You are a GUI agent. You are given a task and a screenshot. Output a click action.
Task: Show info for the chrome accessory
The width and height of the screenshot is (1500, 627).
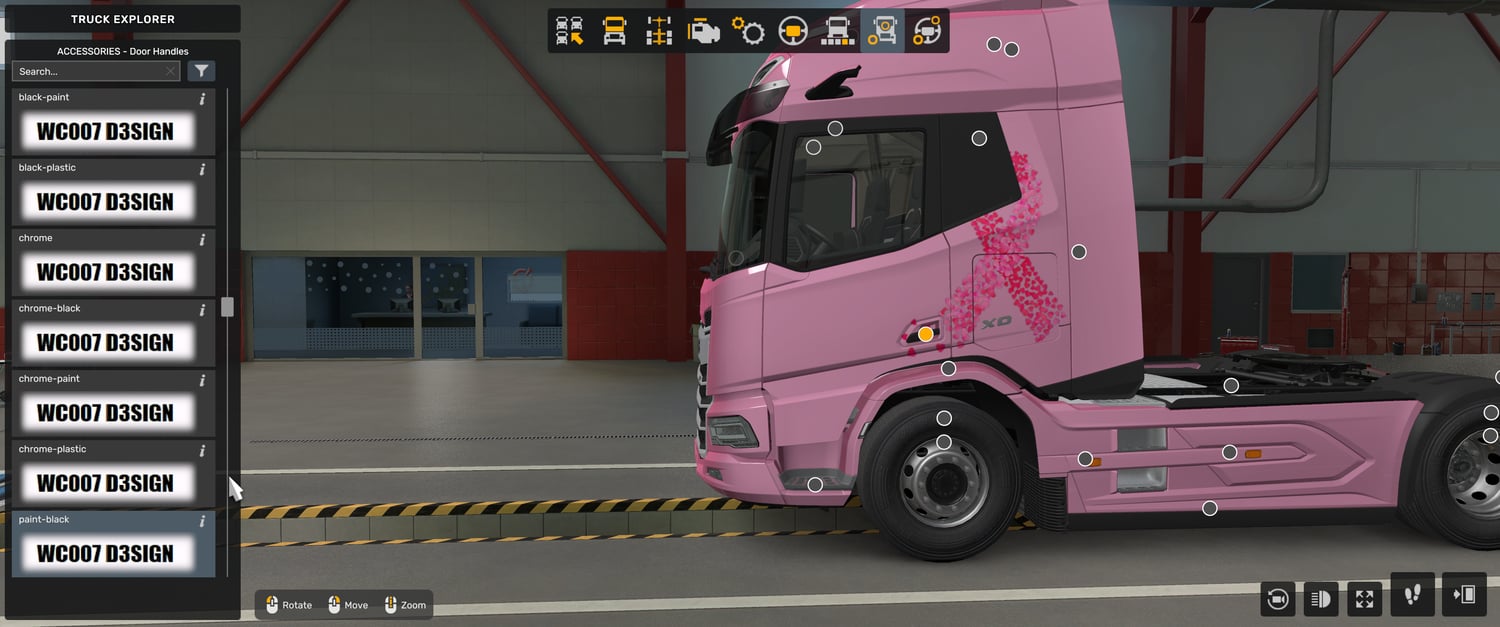click(202, 240)
